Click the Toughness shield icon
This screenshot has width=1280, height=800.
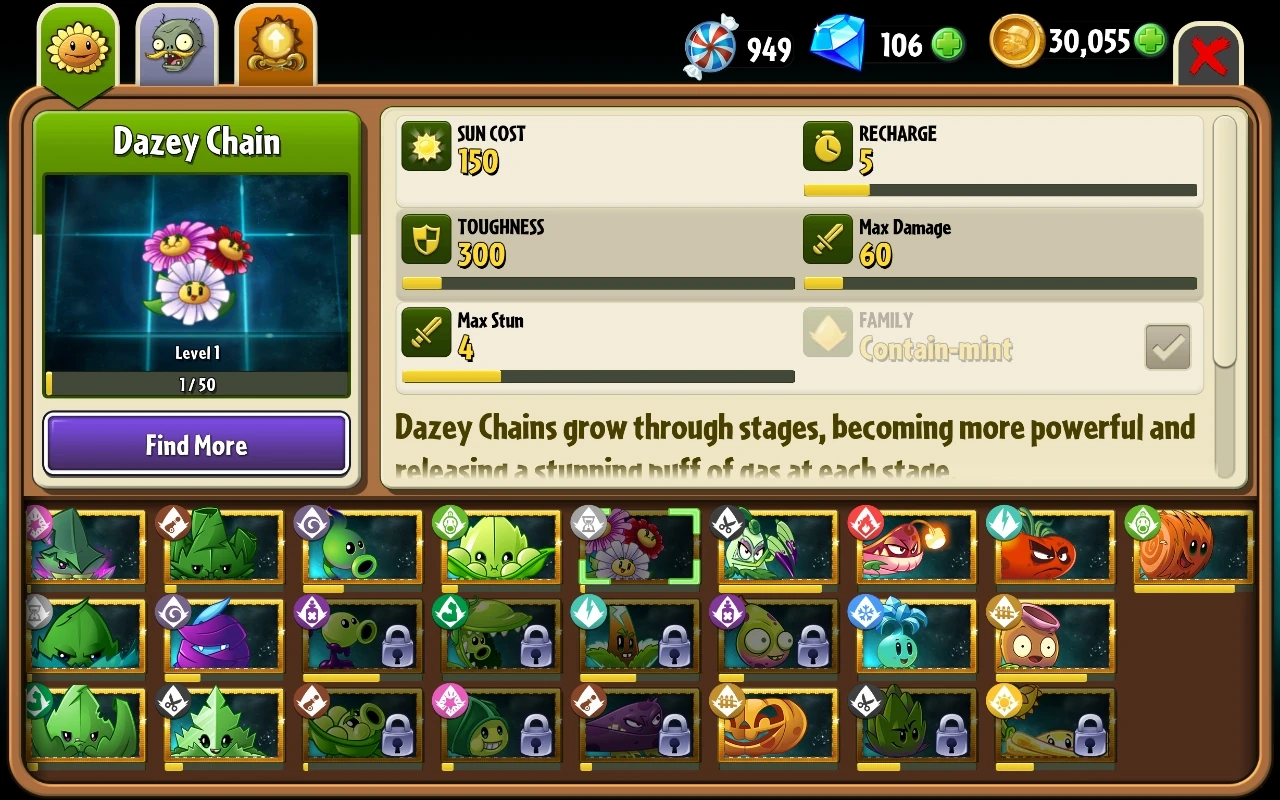click(426, 240)
